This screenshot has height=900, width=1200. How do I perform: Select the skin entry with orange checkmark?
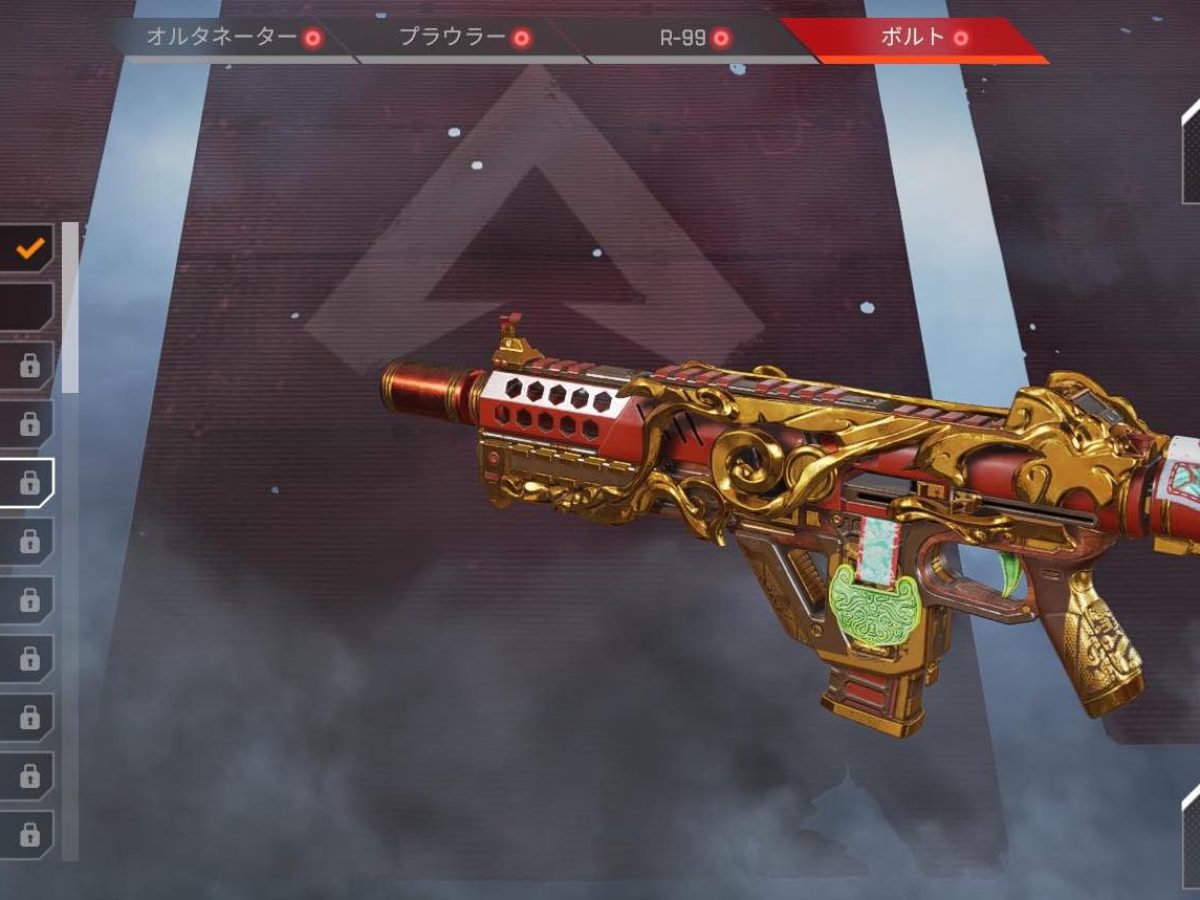28,248
